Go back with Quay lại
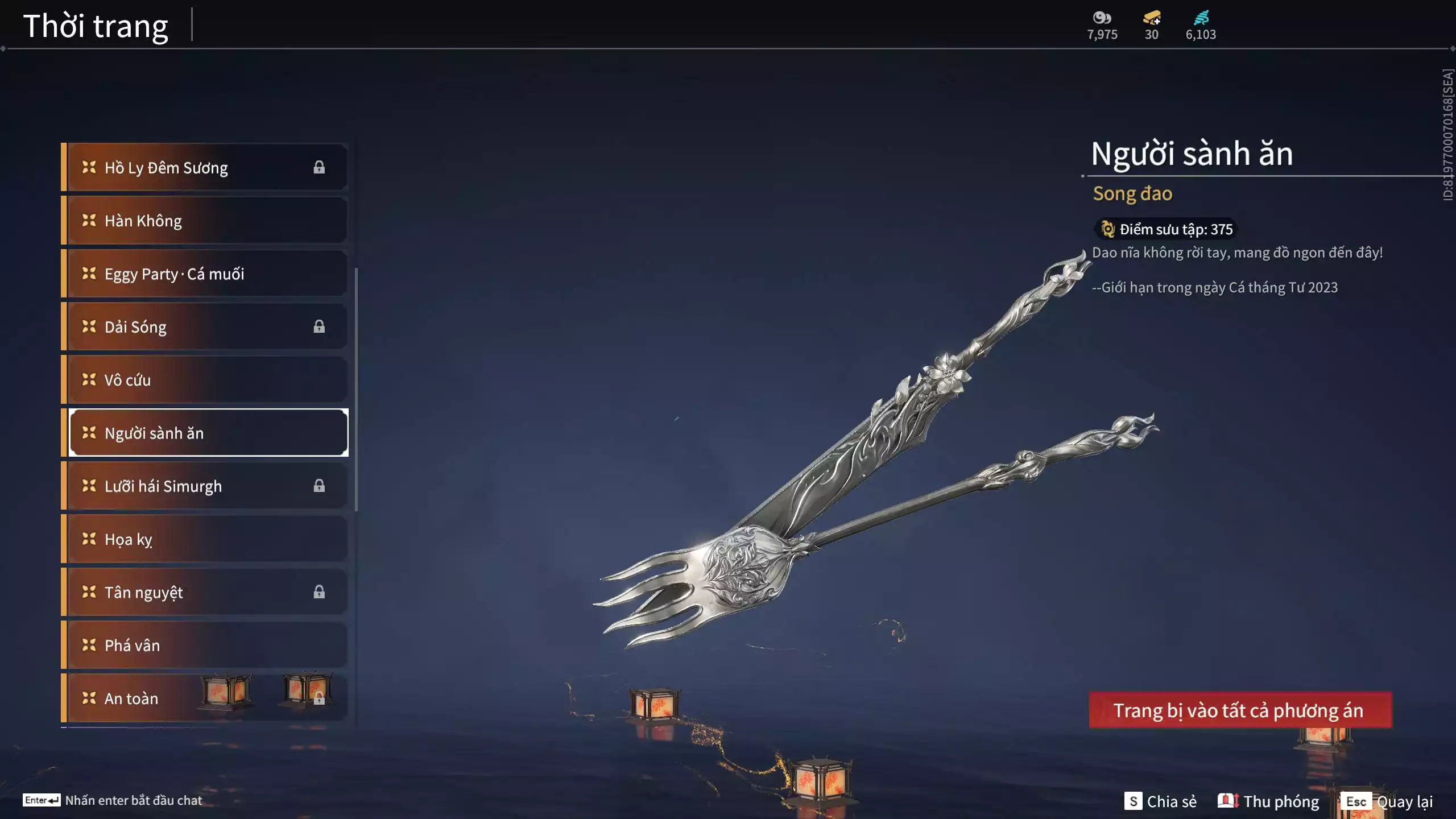Viewport: 1456px width, 819px height. pos(1388,801)
